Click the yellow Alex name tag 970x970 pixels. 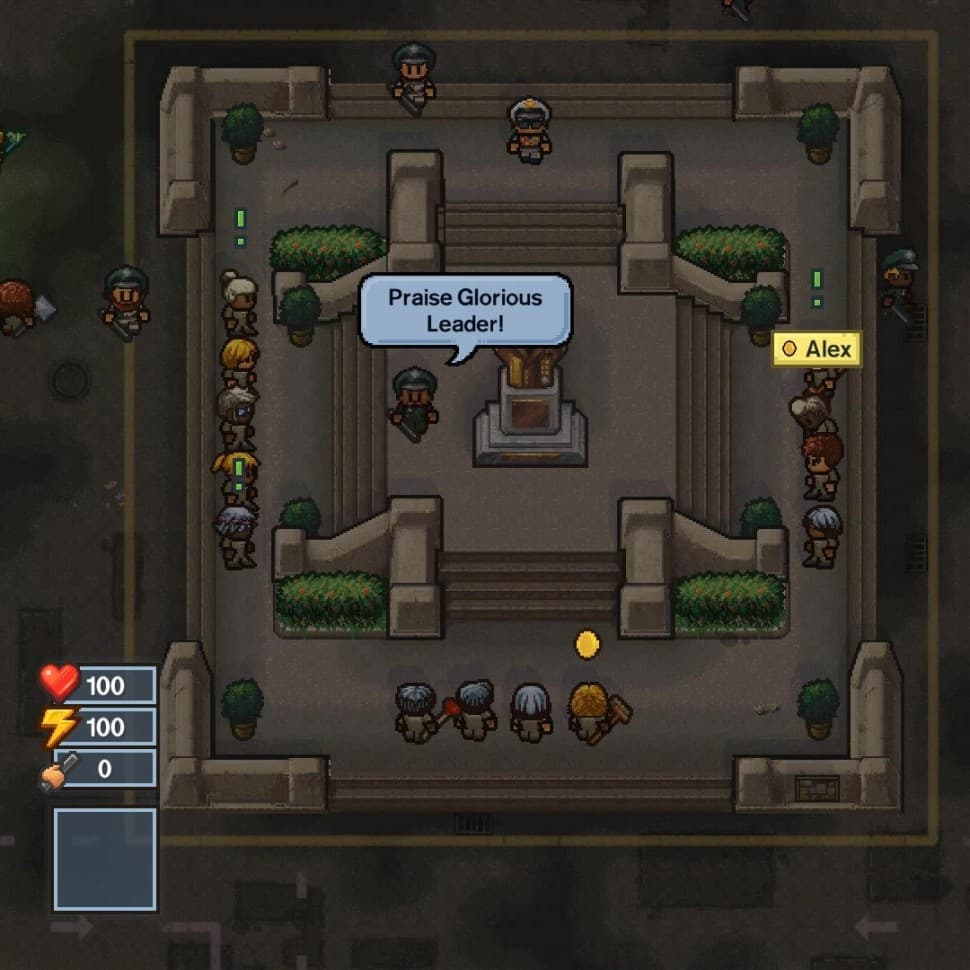pyautogui.click(x=817, y=349)
